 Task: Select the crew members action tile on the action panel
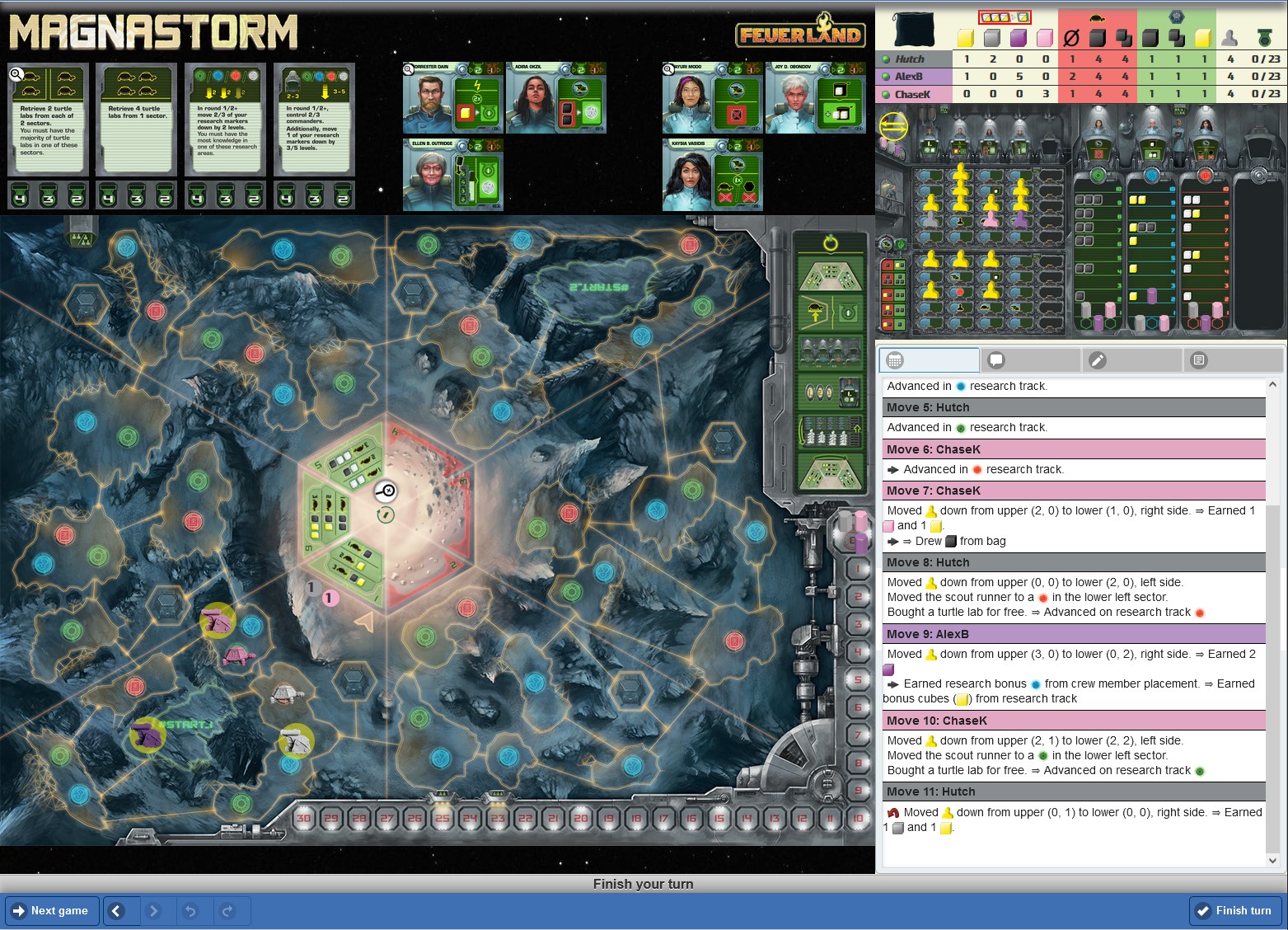[x=830, y=350]
